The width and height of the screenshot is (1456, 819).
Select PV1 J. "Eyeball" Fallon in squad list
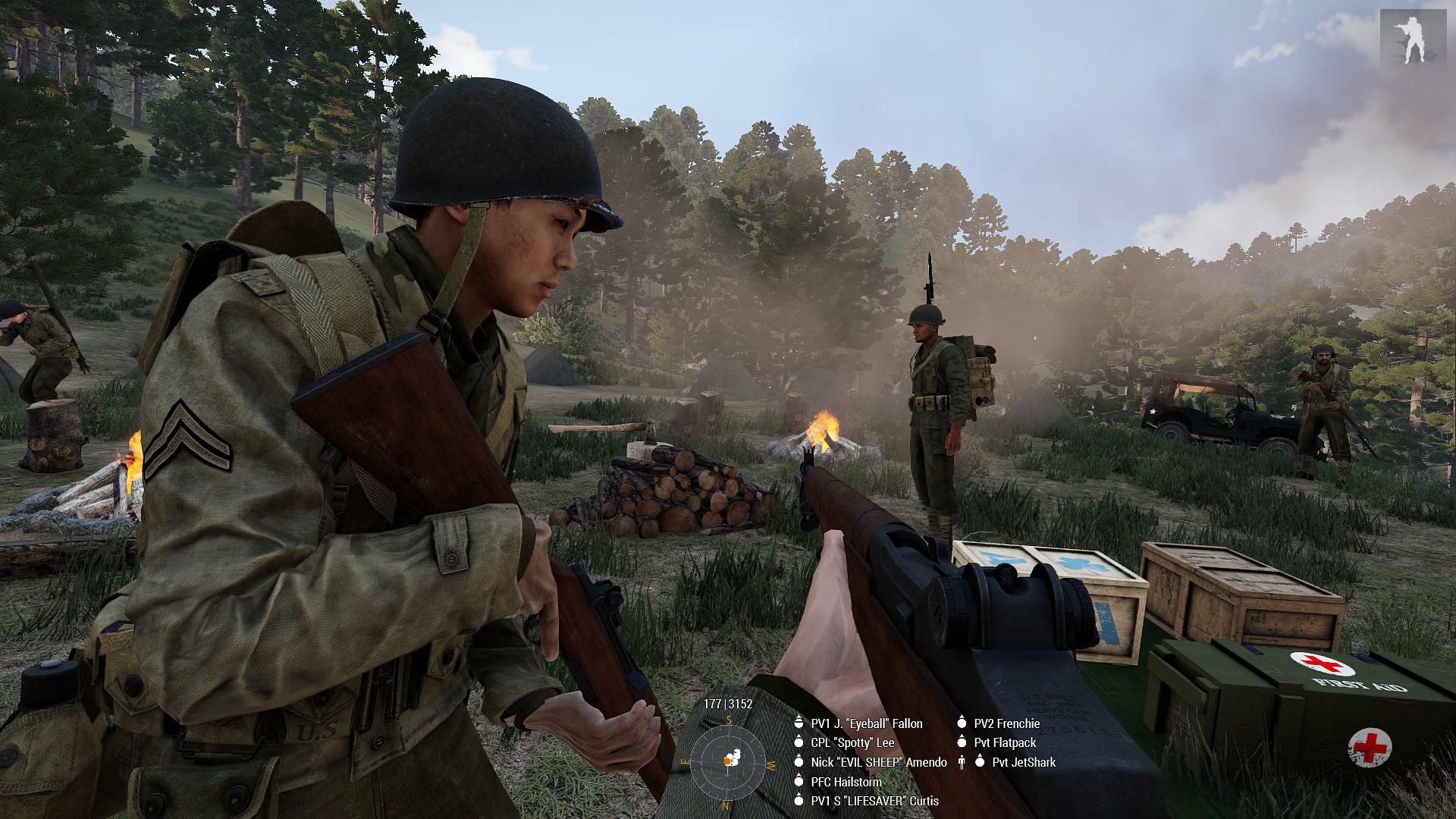point(866,723)
